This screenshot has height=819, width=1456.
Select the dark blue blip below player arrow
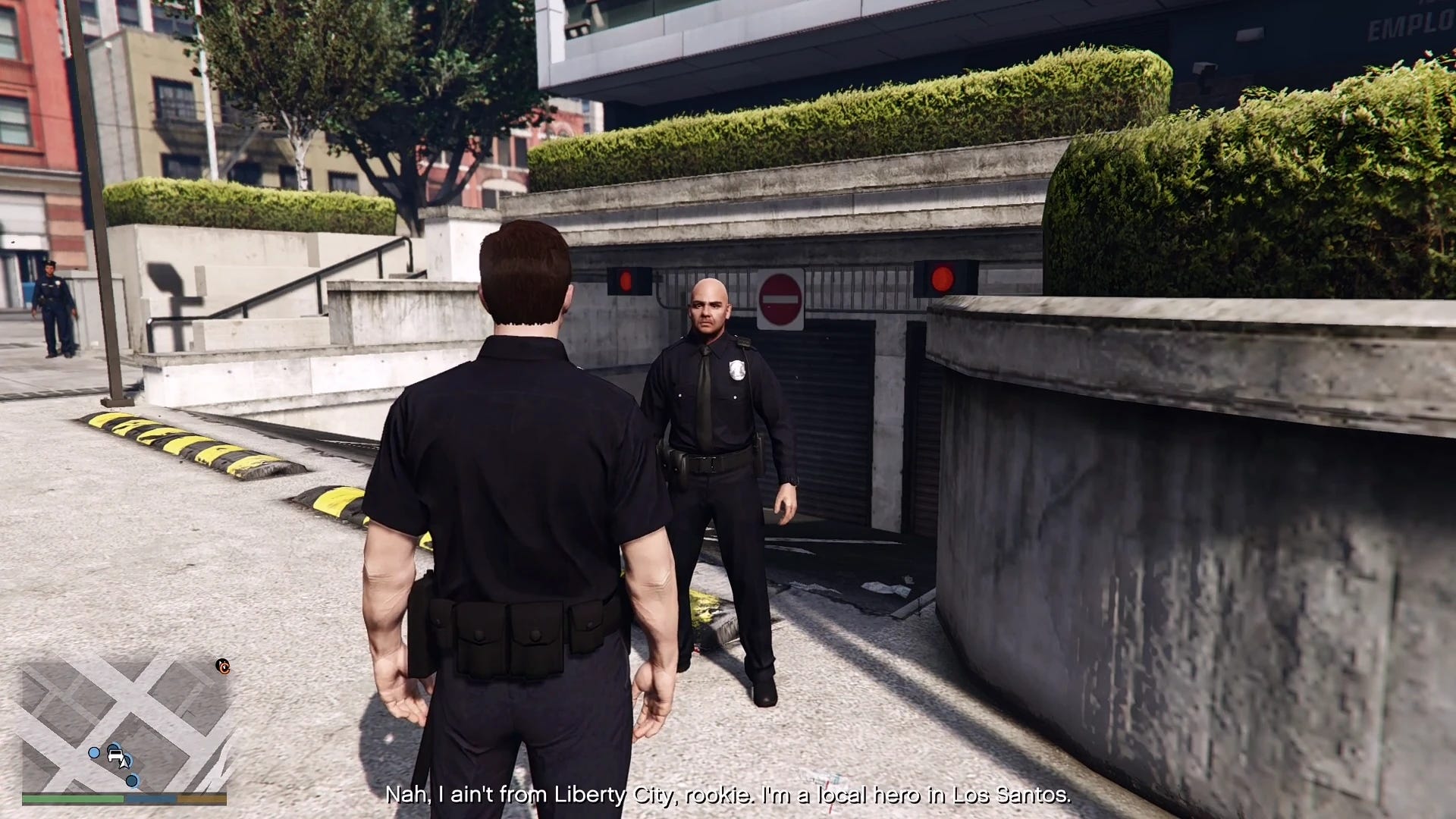click(x=131, y=780)
